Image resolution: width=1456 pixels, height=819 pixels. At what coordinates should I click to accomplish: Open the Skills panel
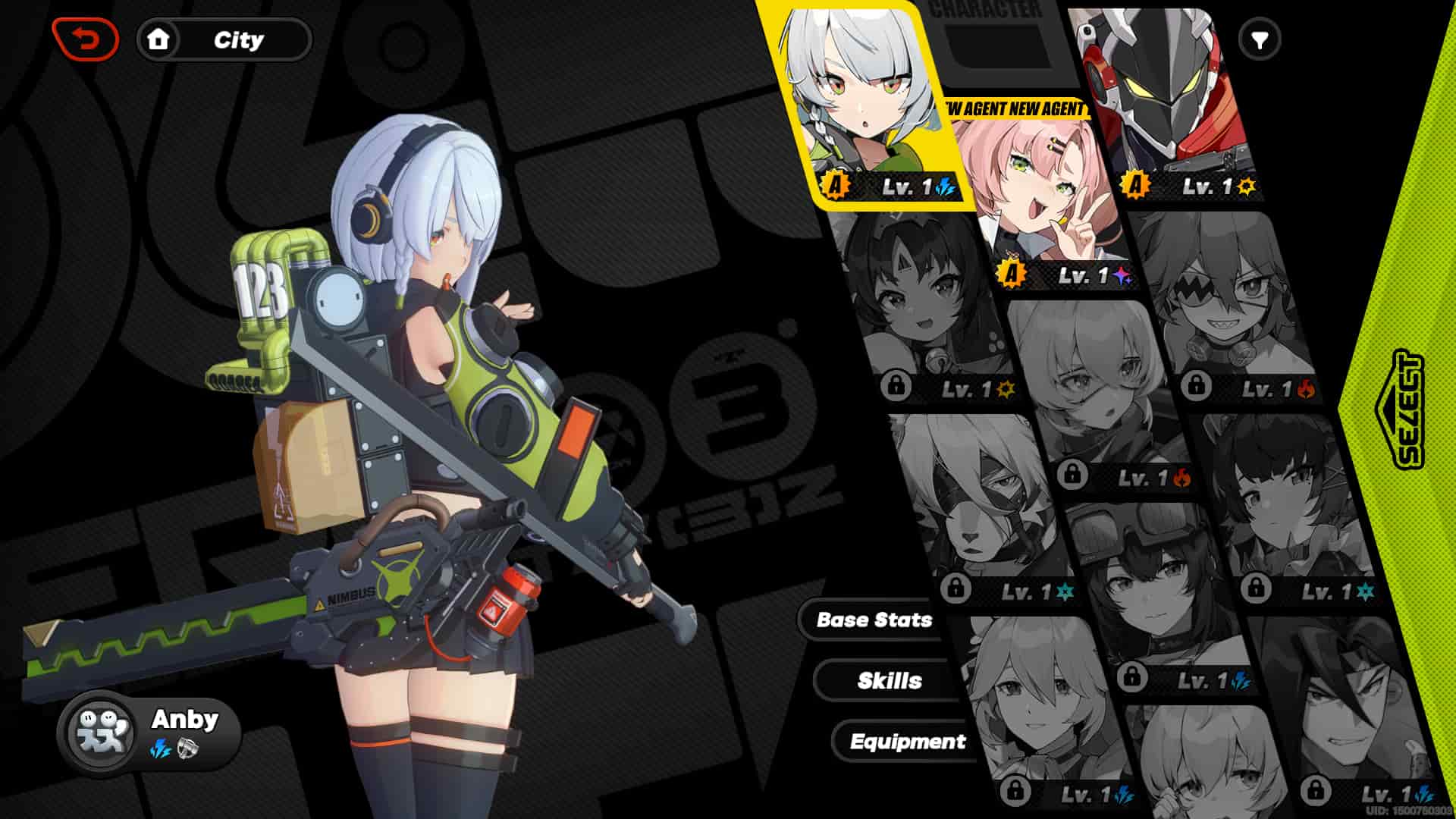coord(891,680)
